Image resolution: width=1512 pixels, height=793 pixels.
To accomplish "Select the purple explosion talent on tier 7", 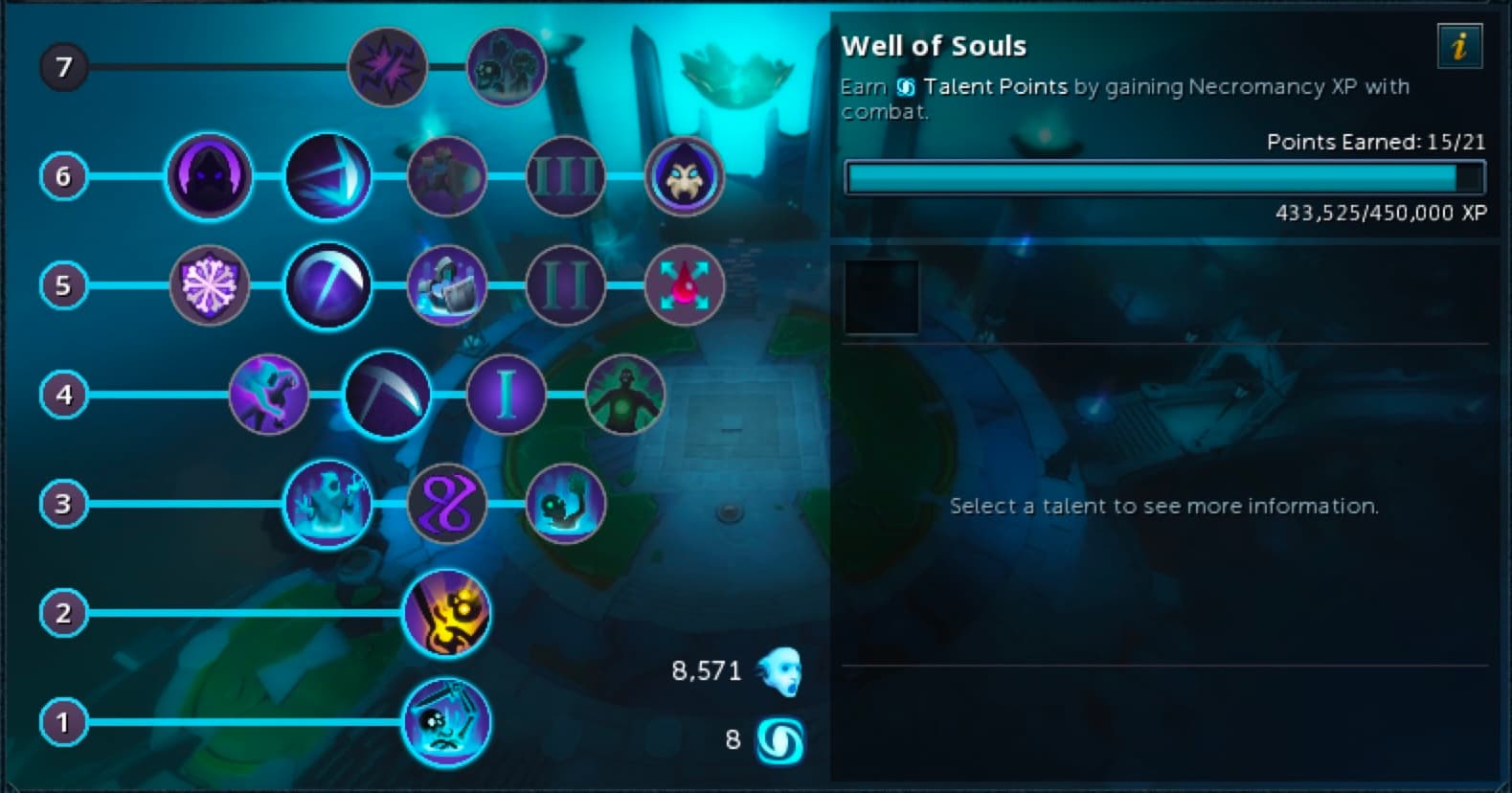I will pos(387,67).
